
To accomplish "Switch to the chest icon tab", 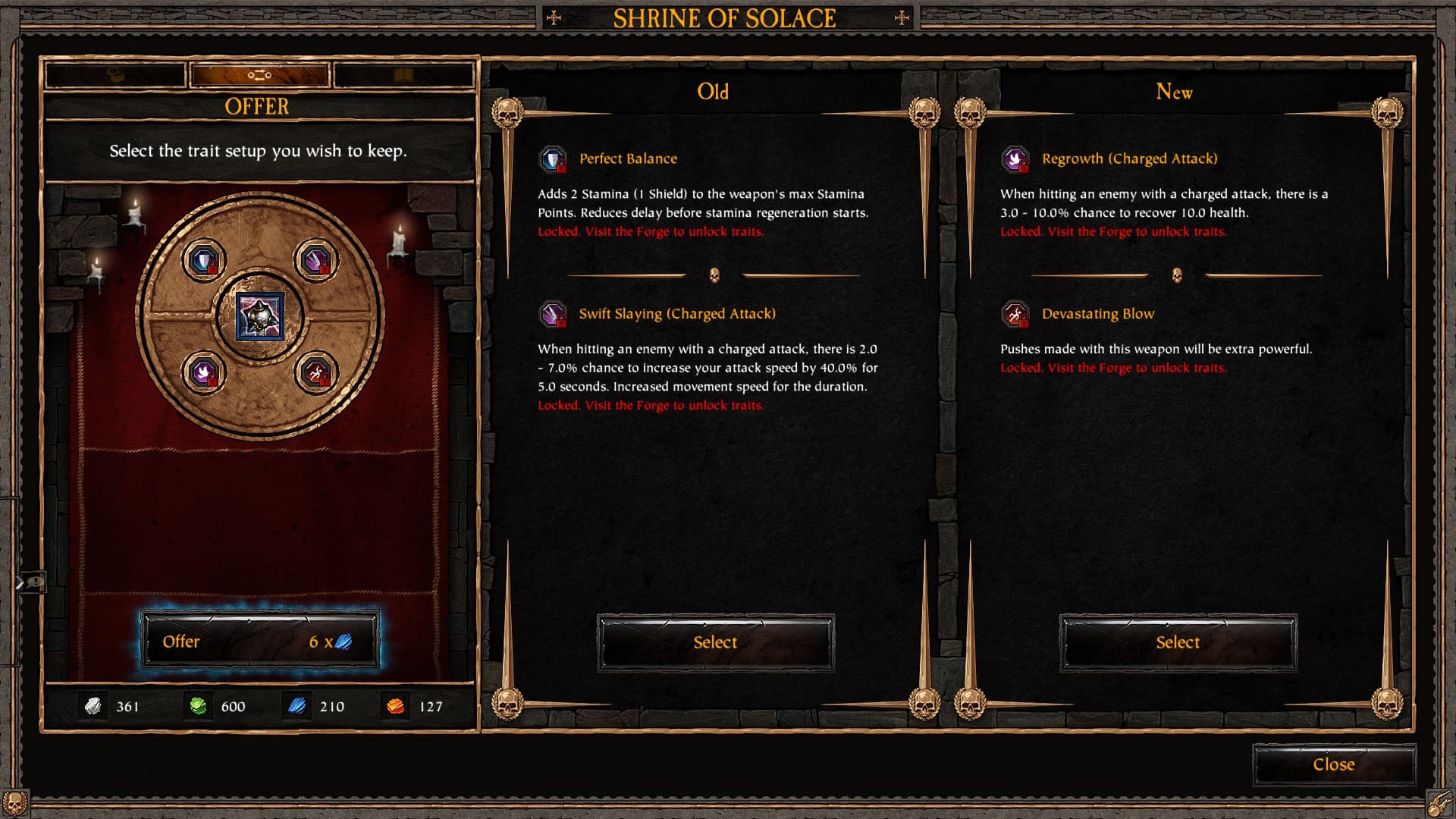I will click(x=115, y=75).
